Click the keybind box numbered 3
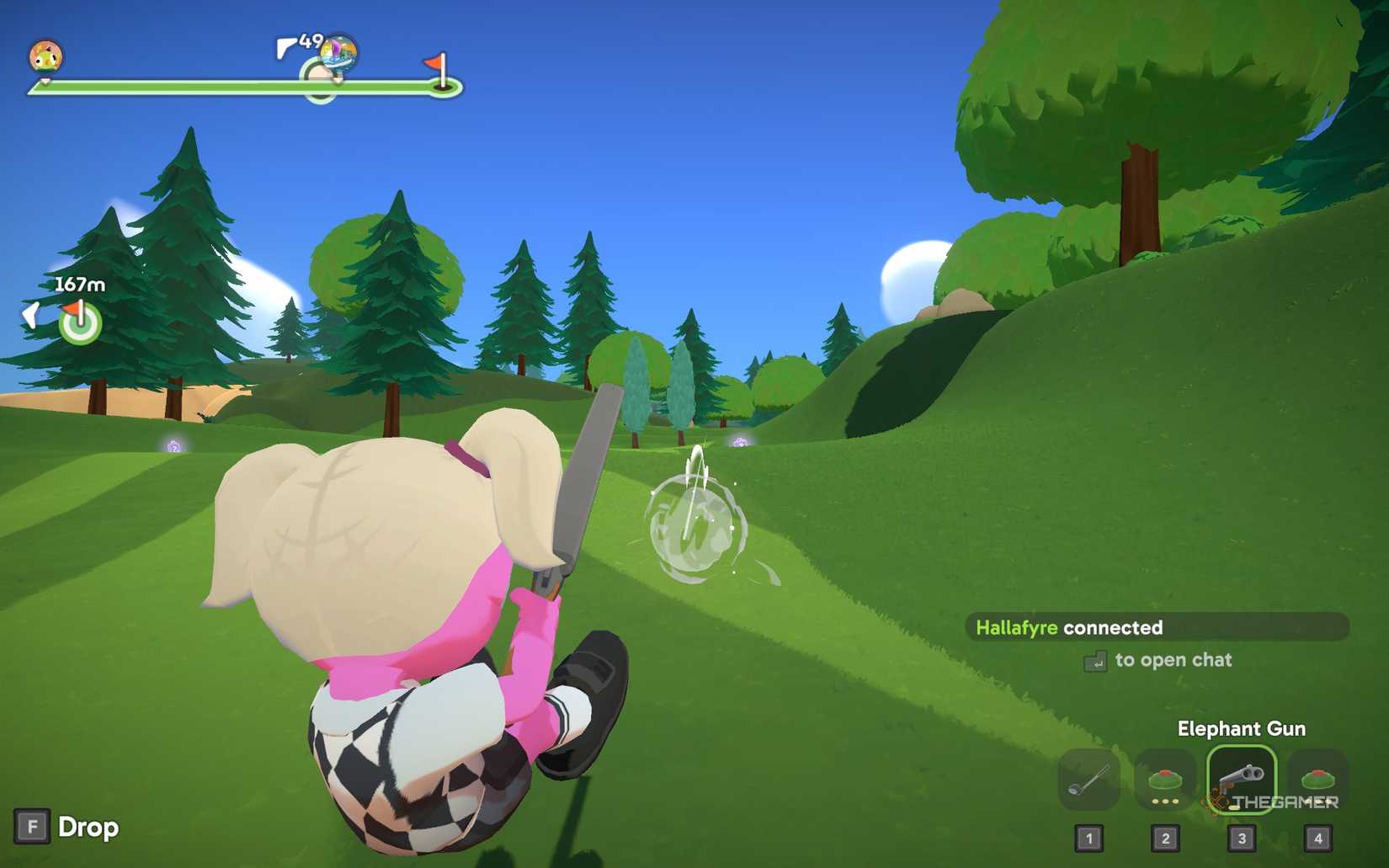The height and width of the screenshot is (868, 1389). click(x=1241, y=838)
